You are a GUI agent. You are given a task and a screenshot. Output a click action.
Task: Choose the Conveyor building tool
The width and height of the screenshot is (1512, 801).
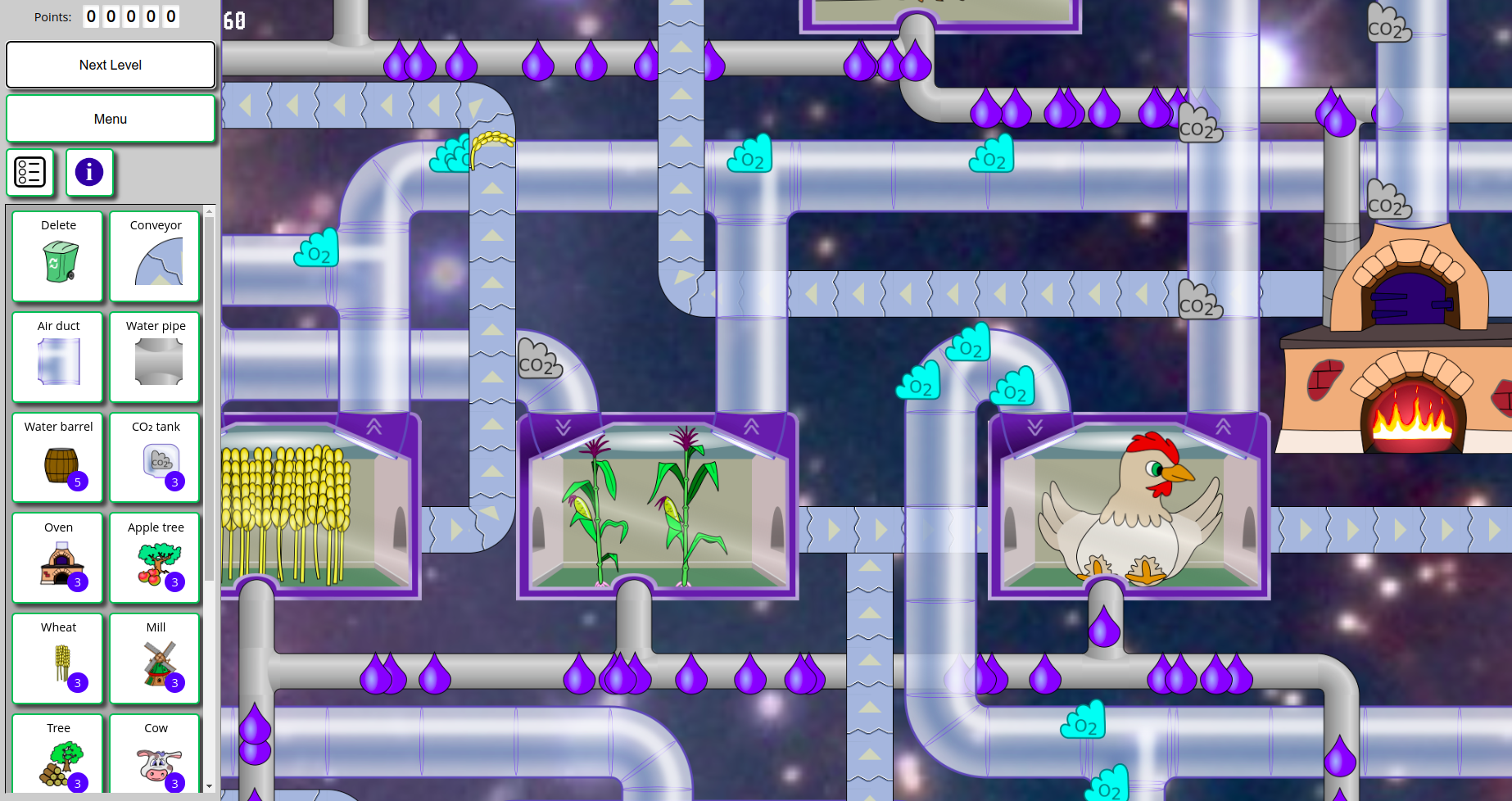pos(156,256)
